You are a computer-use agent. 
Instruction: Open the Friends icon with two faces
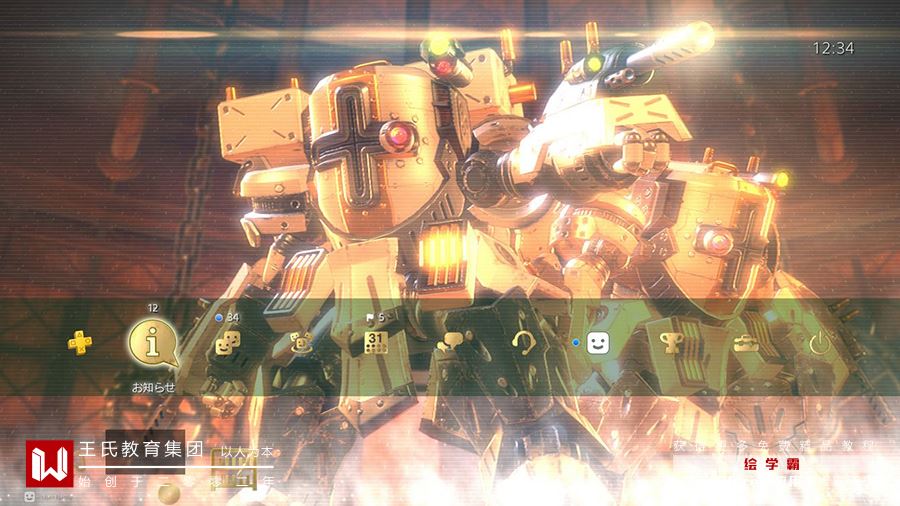[x=228, y=343]
